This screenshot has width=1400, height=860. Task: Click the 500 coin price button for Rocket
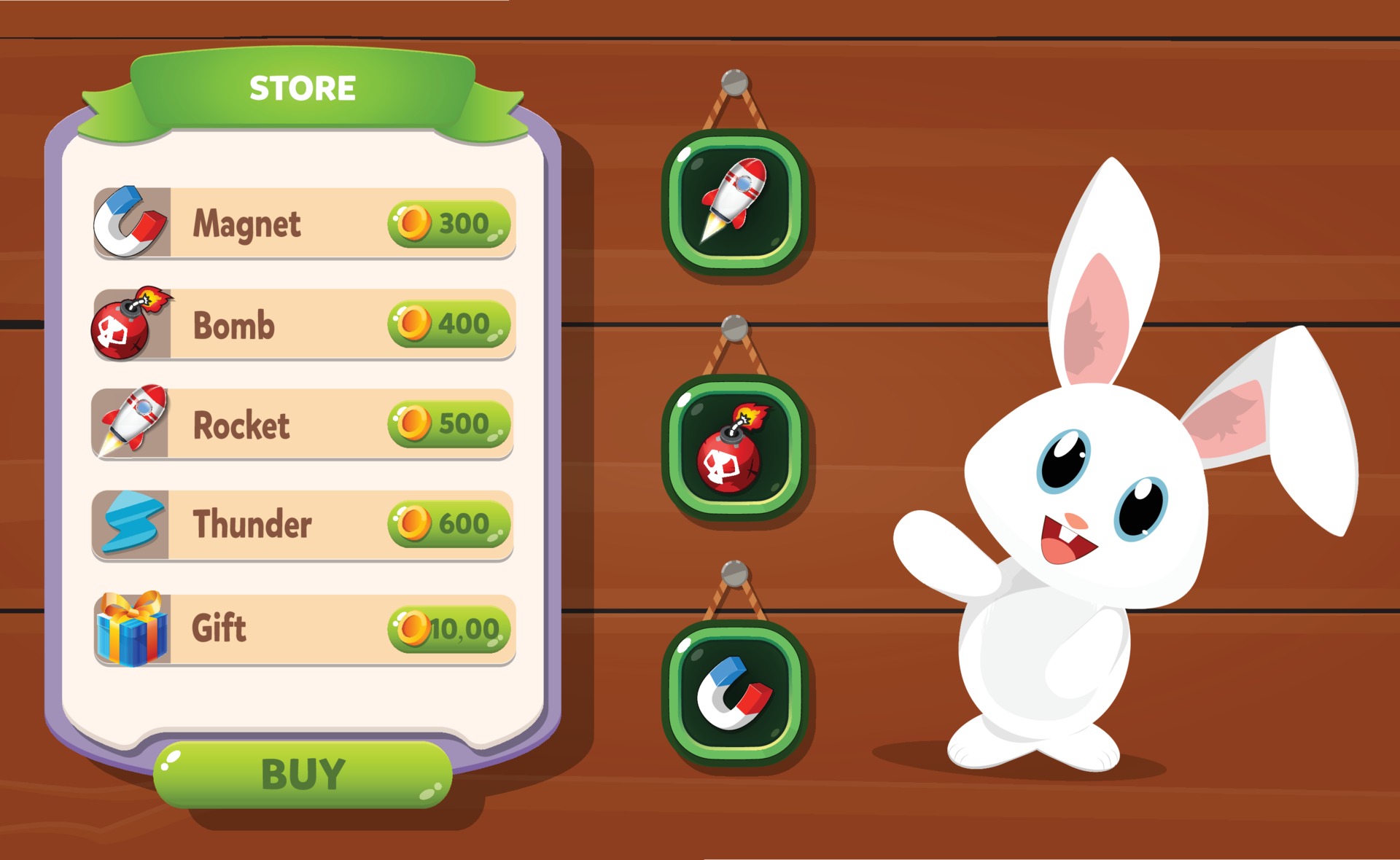pyautogui.click(x=448, y=424)
